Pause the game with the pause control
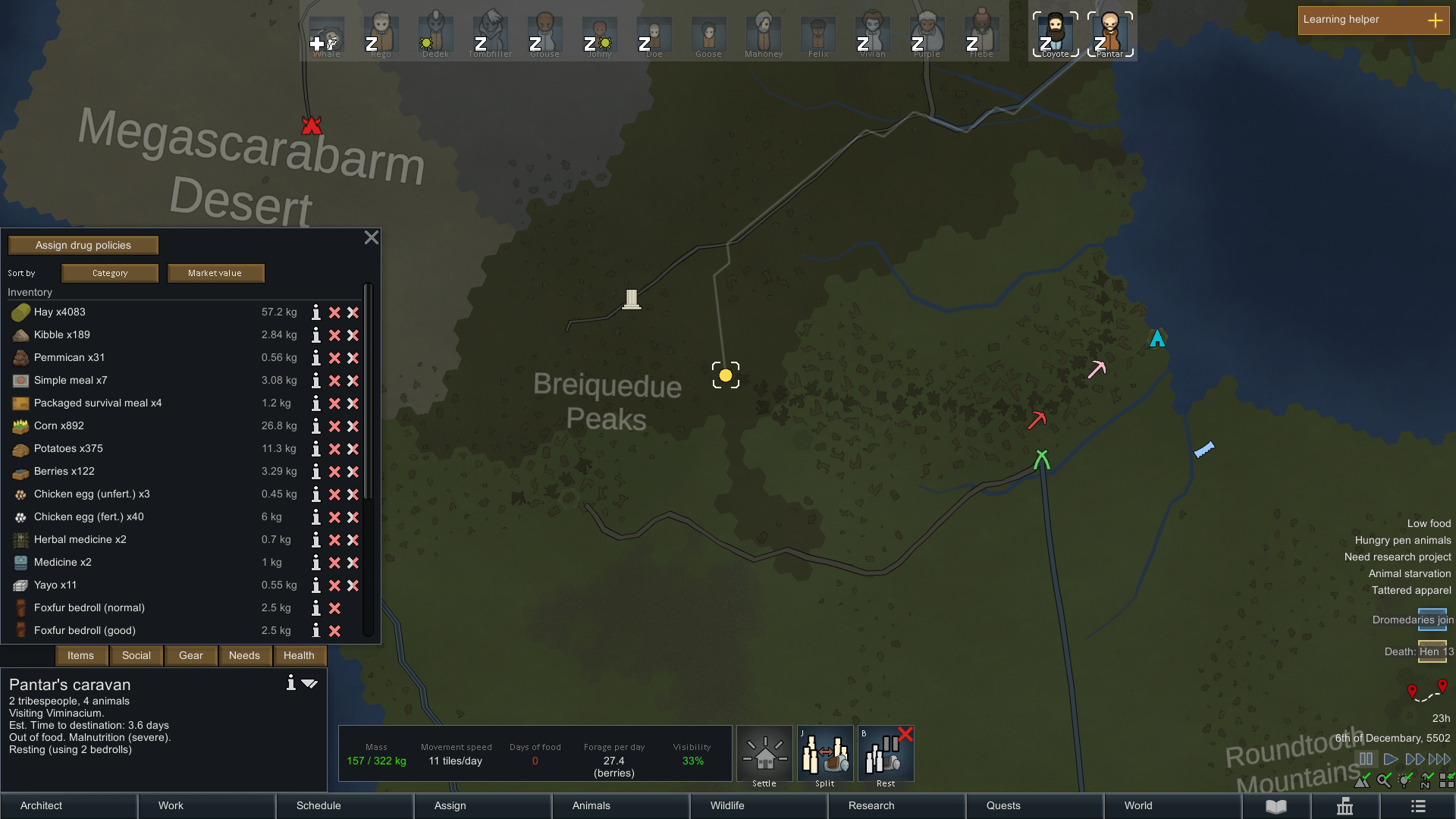Image resolution: width=1456 pixels, height=819 pixels. (1366, 758)
